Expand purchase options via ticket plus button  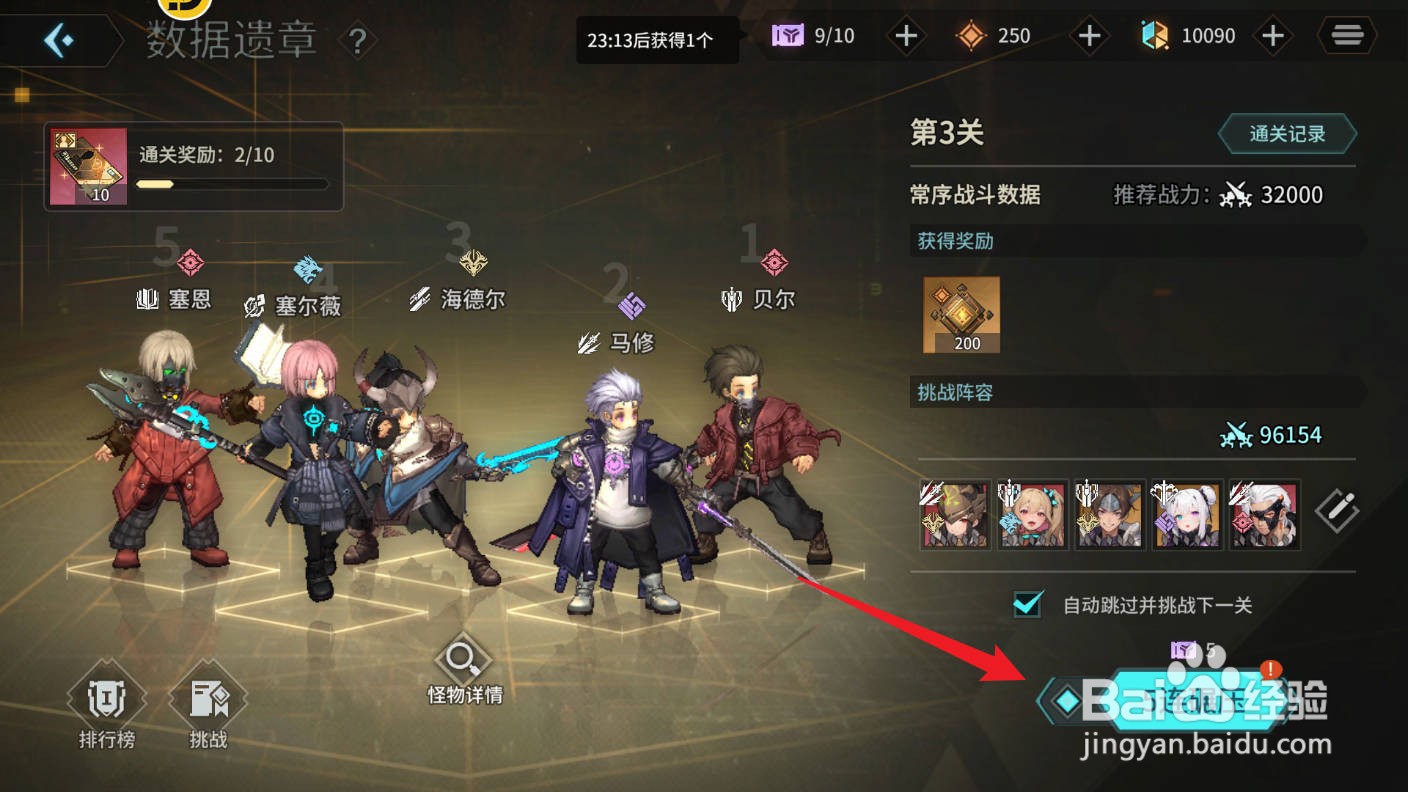tap(905, 35)
